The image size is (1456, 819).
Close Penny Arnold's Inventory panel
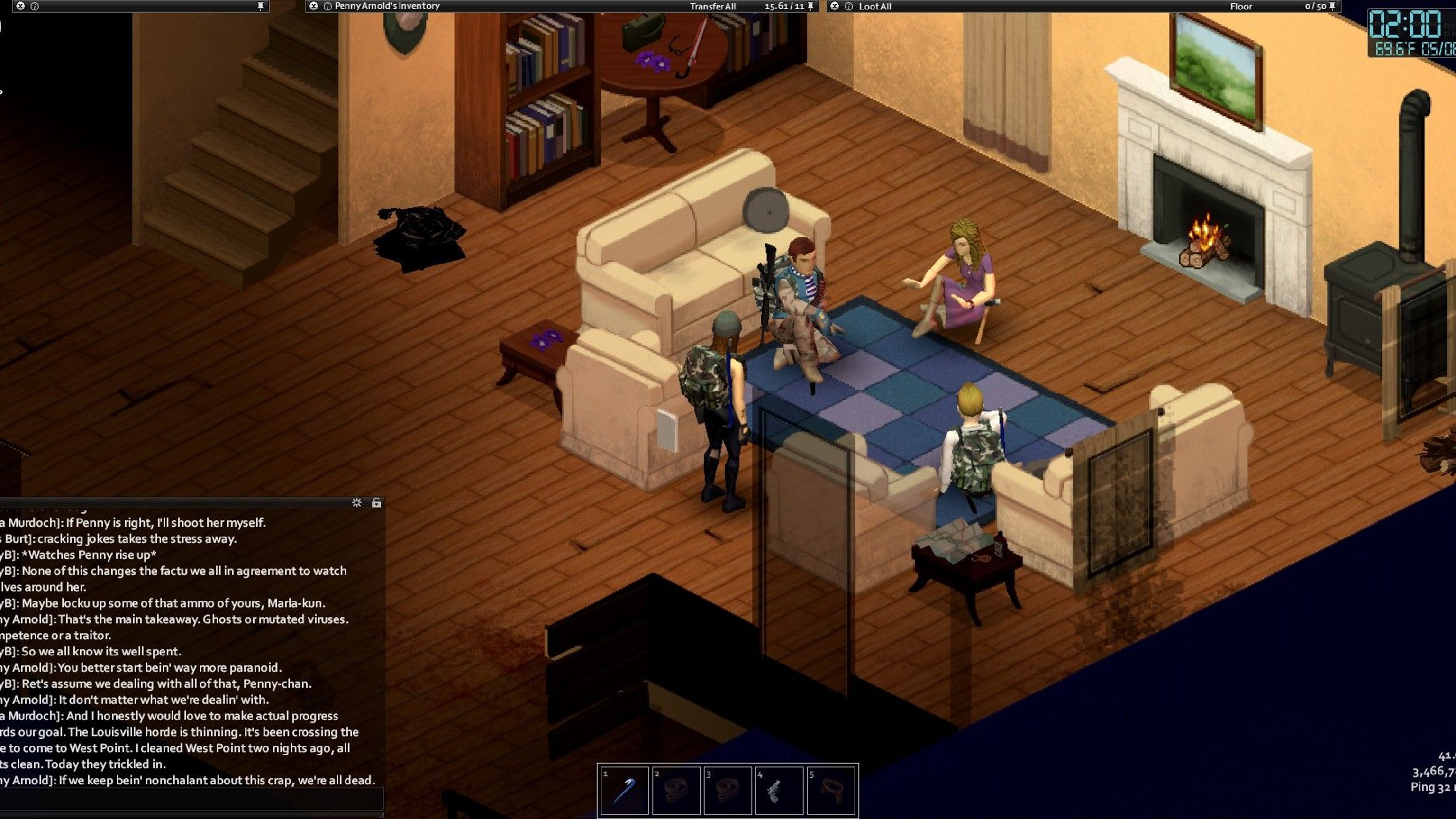click(x=314, y=6)
